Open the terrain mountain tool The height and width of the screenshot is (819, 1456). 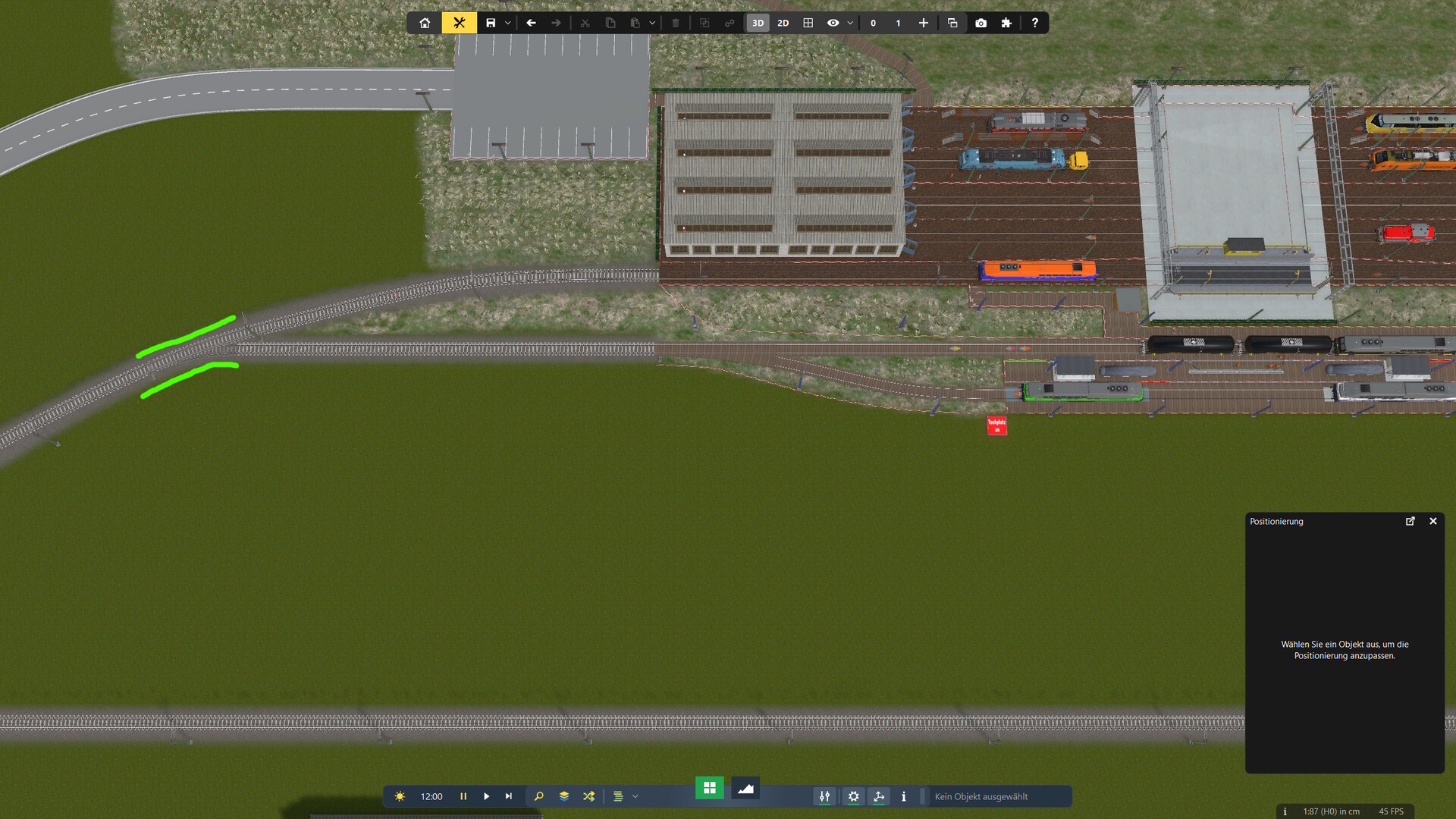(745, 789)
